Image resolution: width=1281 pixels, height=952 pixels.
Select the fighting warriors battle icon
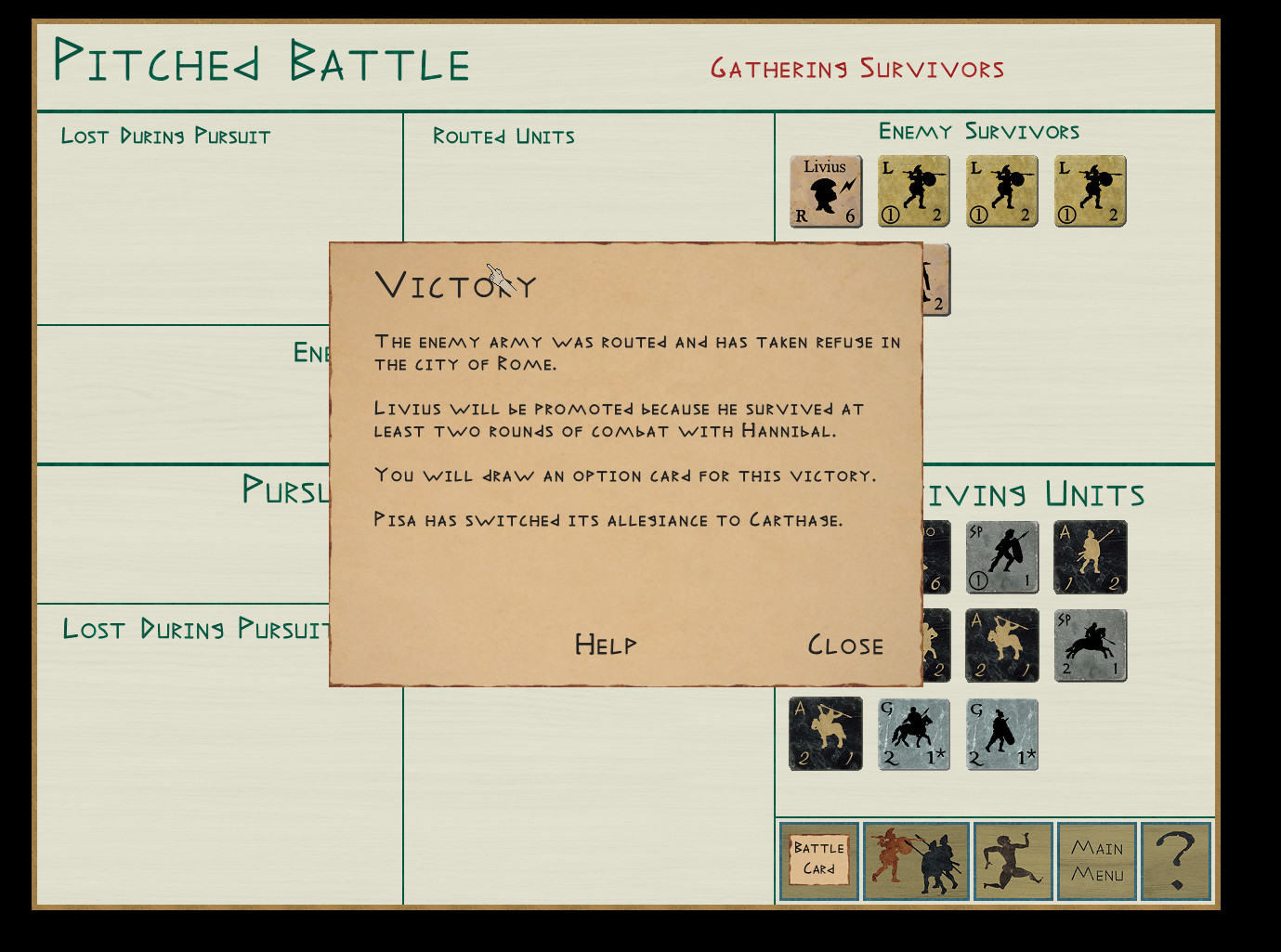coord(916,861)
